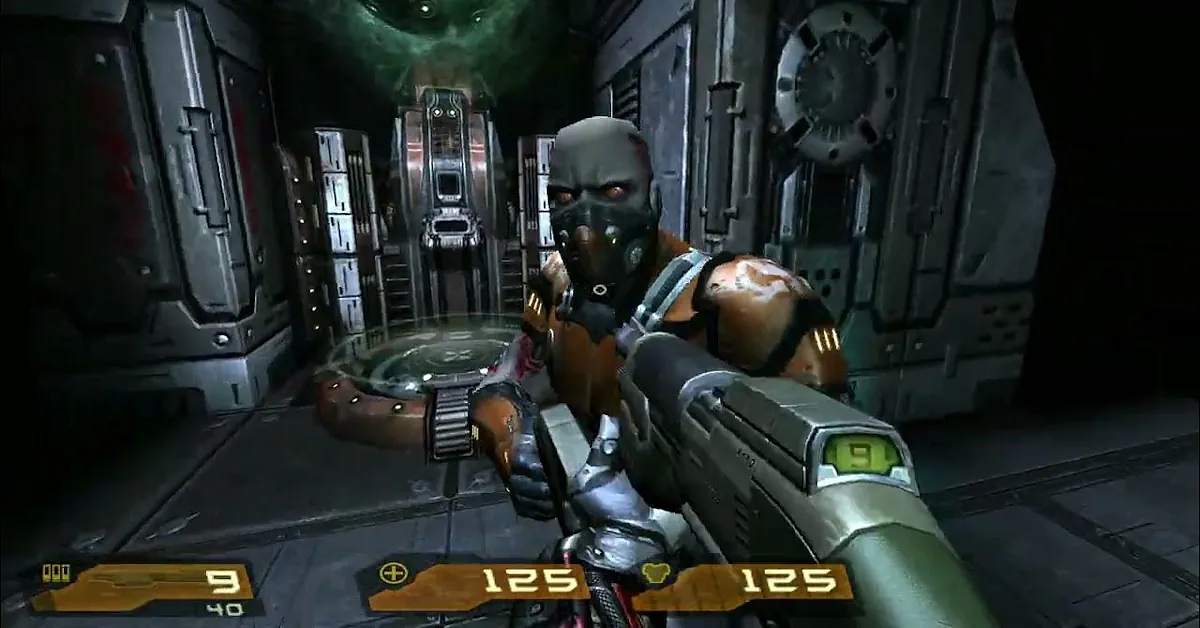Click the ammo shells icon

click(57, 572)
